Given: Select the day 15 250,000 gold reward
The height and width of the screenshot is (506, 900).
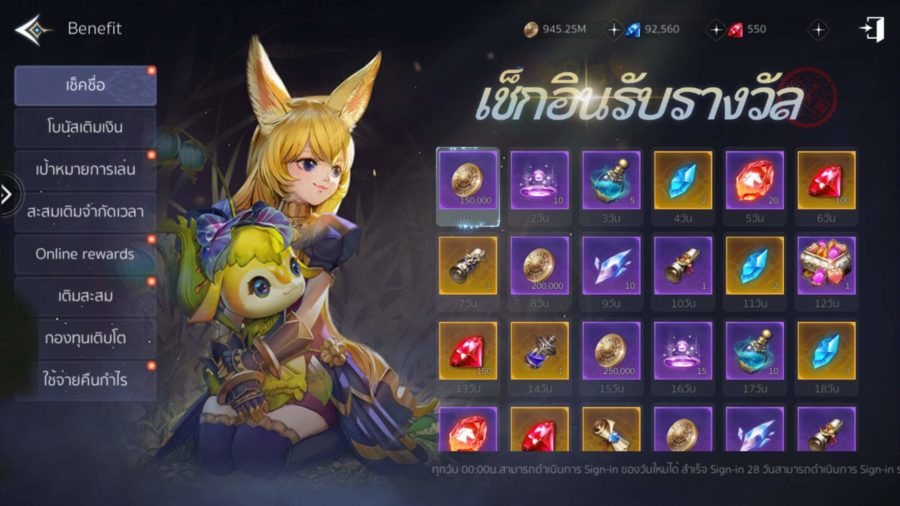Looking at the screenshot, I should click(611, 352).
